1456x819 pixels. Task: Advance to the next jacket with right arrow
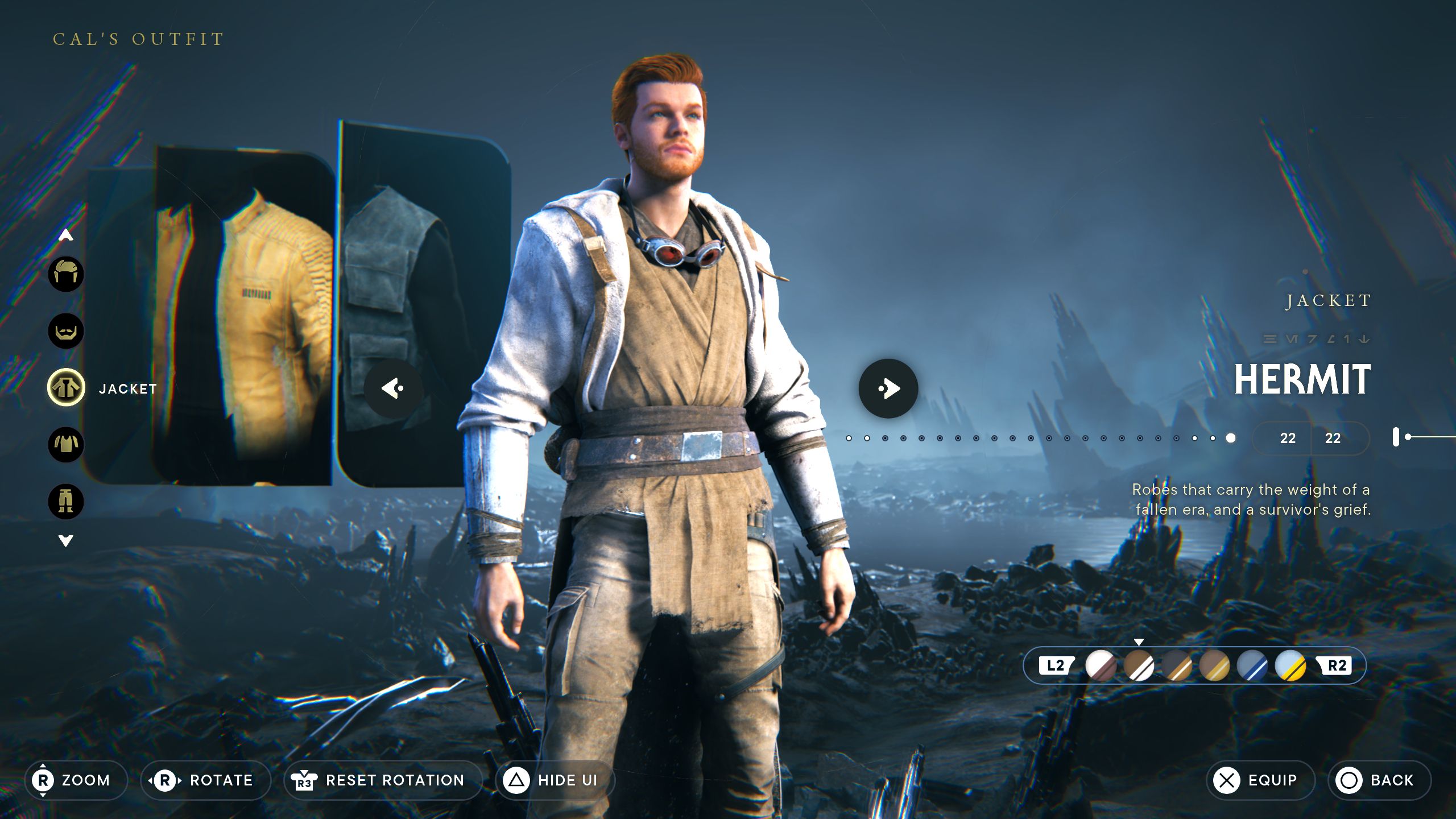pos(887,387)
